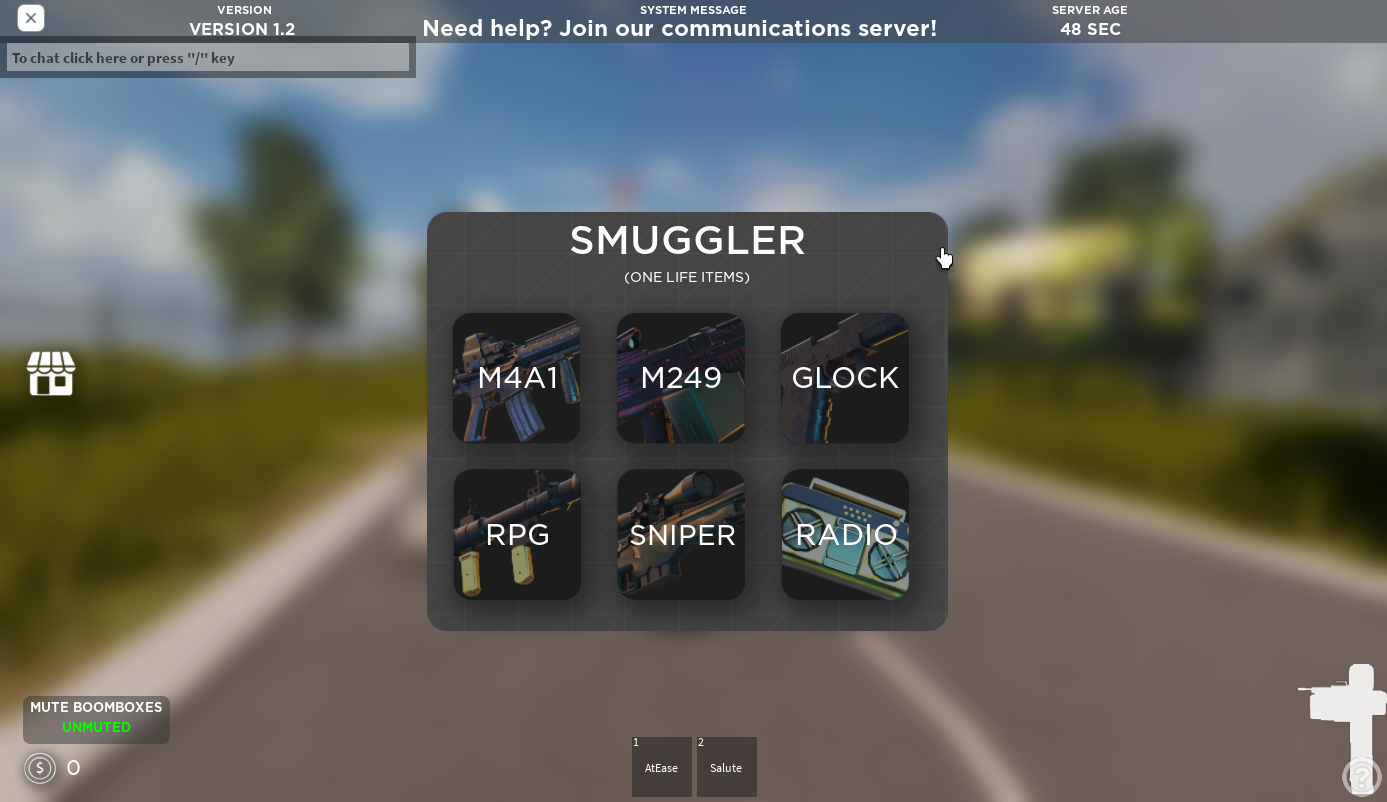Click the dollar coin currency icon
1387x802 pixels.
pos(40,768)
